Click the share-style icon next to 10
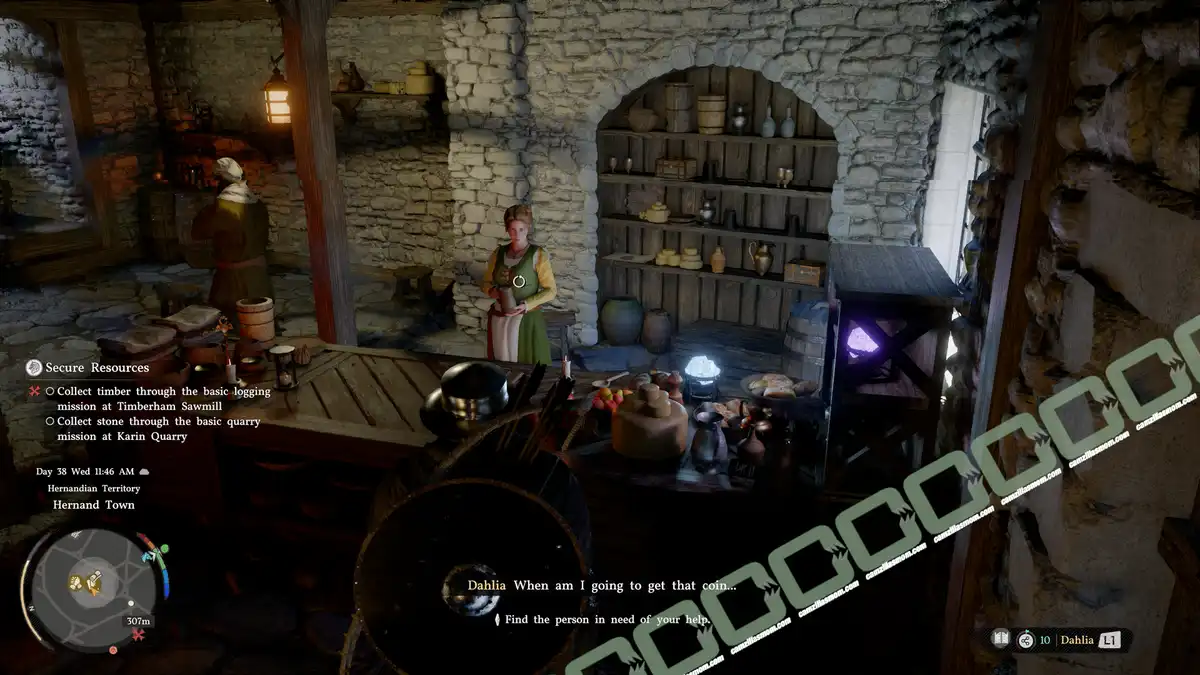The width and height of the screenshot is (1200, 675). pos(1025,640)
